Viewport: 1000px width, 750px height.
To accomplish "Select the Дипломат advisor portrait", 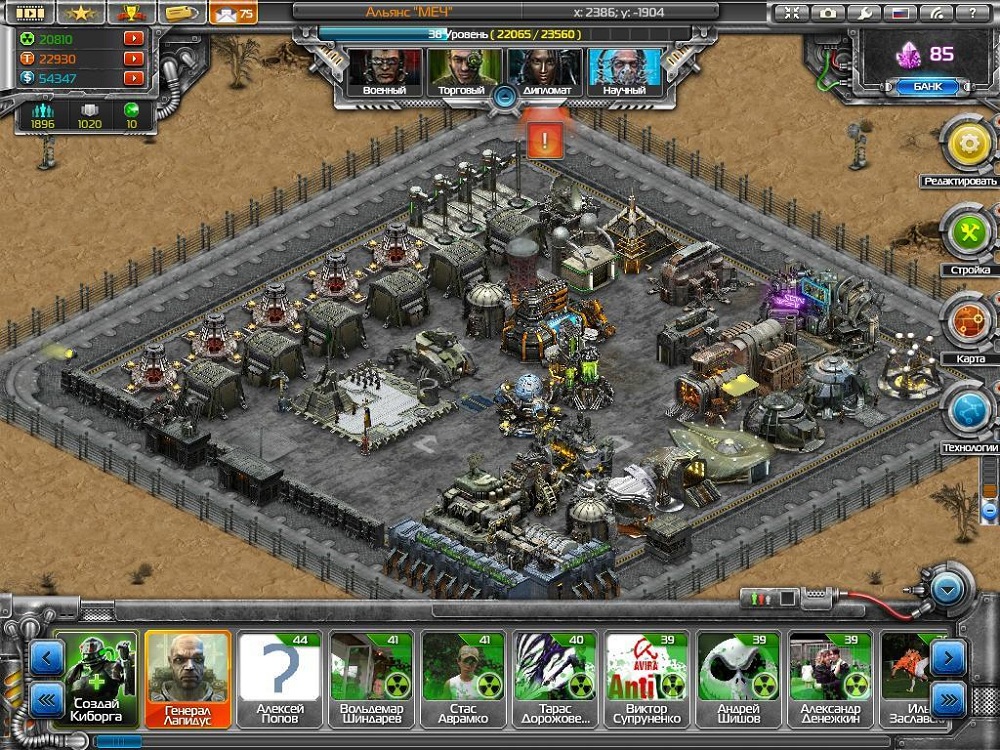I will pos(544,71).
